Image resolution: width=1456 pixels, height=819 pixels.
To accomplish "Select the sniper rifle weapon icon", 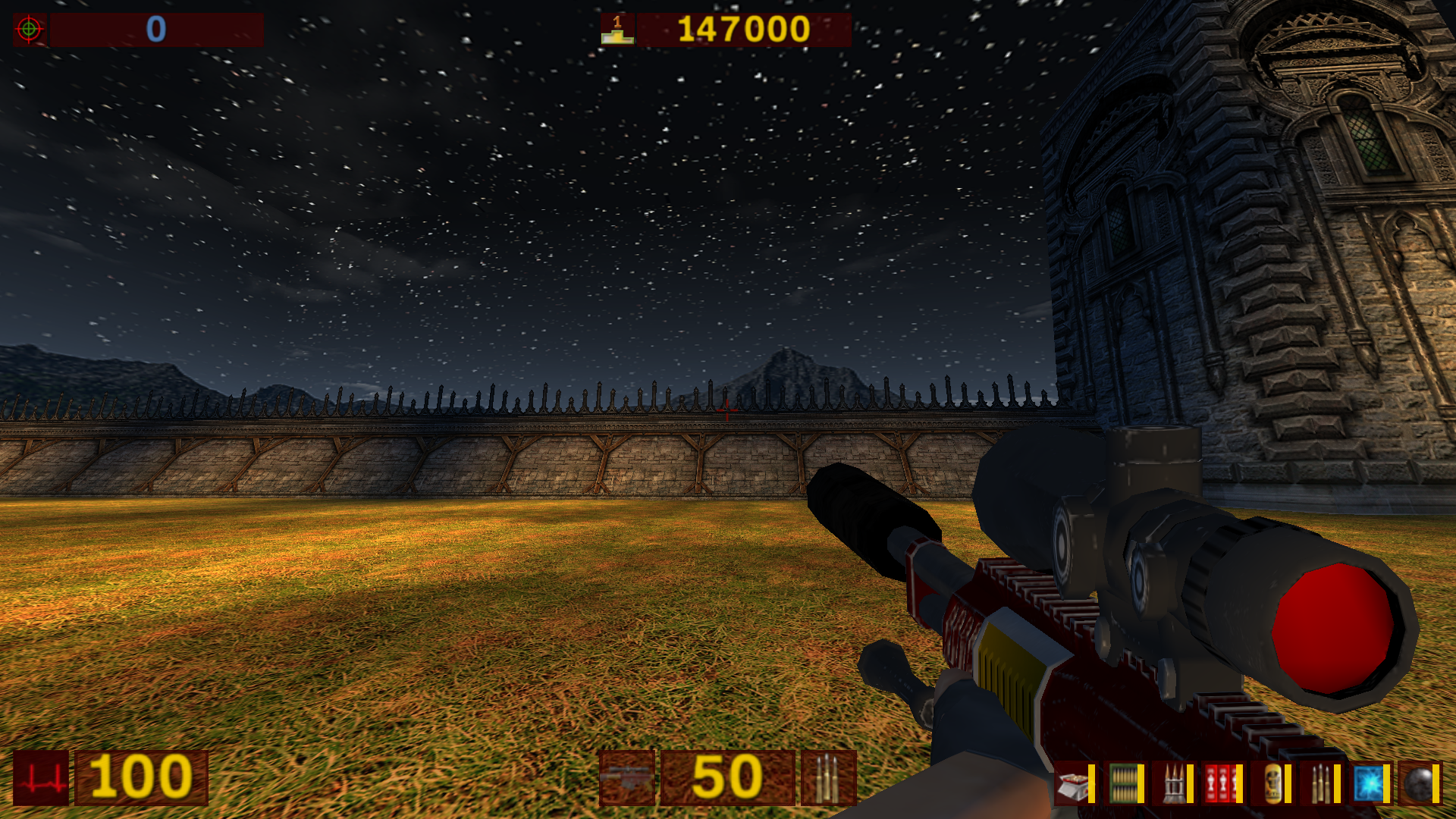I will click(x=626, y=777).
